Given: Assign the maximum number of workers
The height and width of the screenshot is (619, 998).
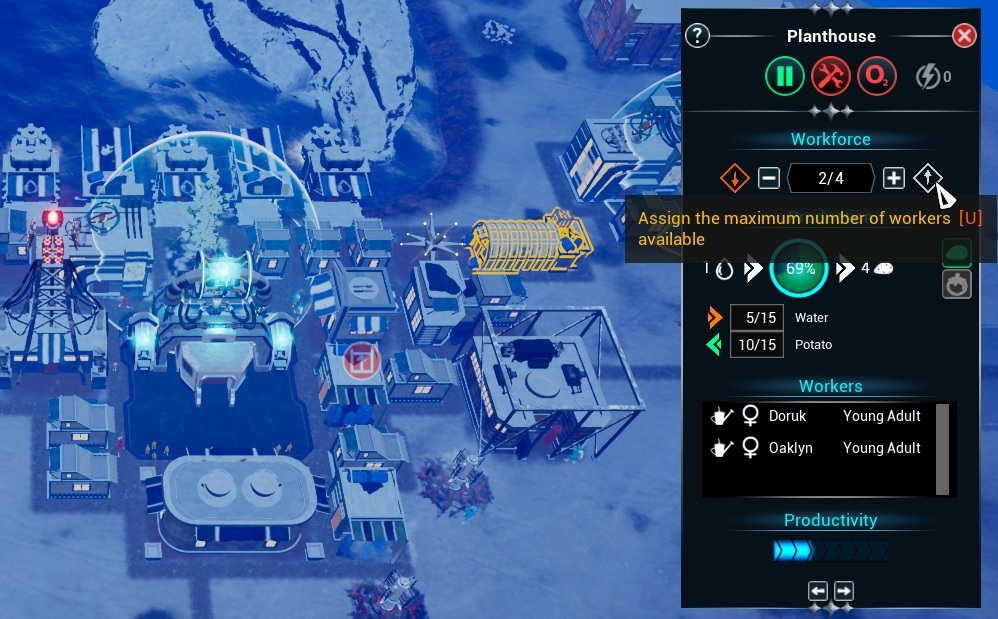Looking at the screenshot, I should tap(928, 178).
